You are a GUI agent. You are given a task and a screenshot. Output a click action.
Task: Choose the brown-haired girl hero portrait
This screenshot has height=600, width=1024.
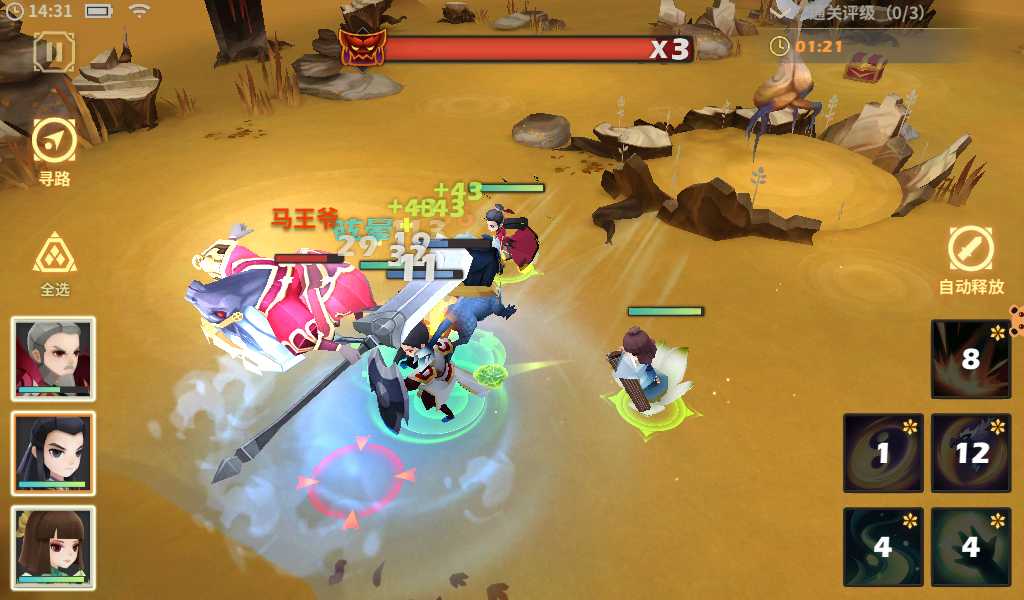[54, 547]
